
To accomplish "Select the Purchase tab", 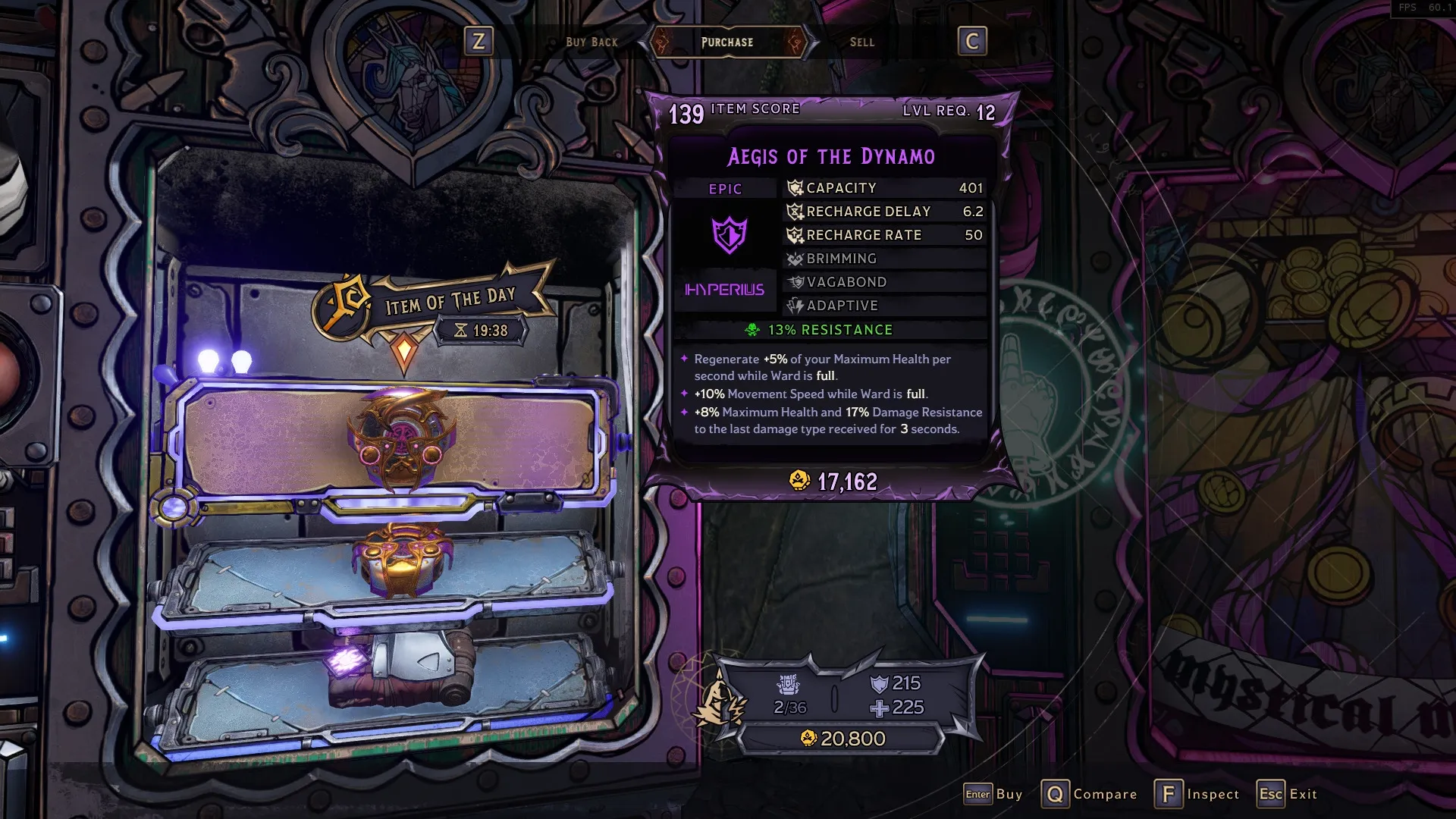I will click(726, 42).
